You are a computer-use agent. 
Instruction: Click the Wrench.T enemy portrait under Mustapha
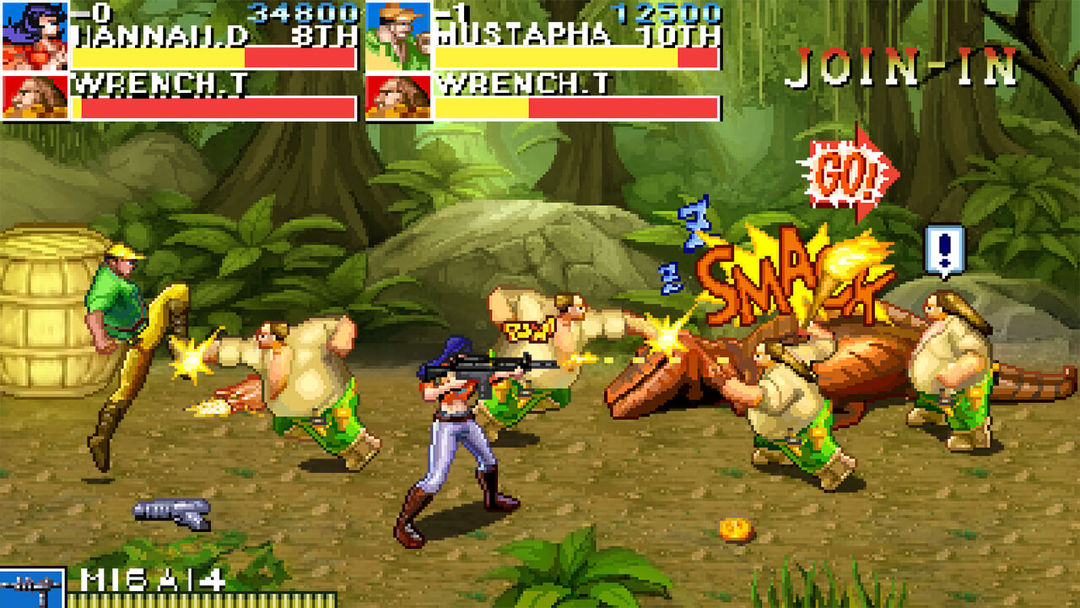pos(398,97)
